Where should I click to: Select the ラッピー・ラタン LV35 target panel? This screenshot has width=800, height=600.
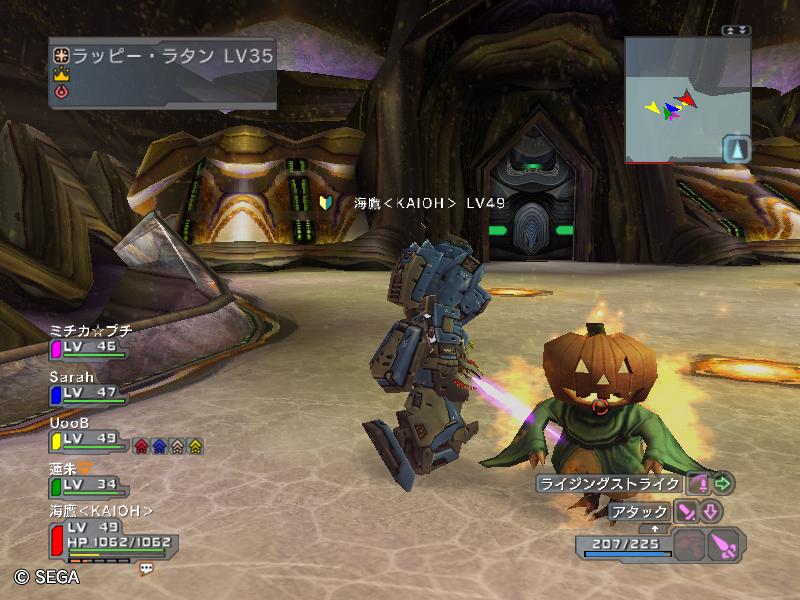(x=163, y=71)
